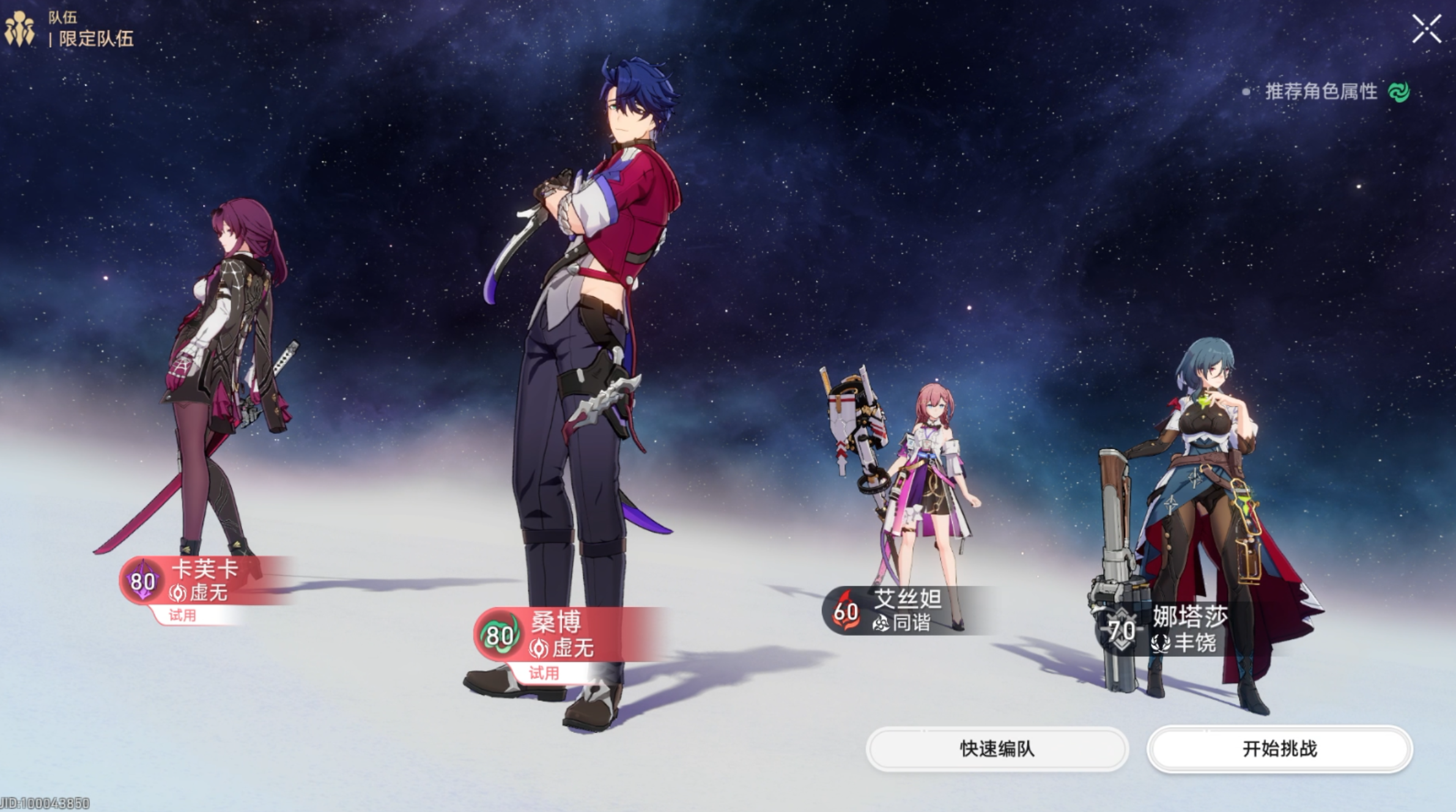Select 艾丝妲 level 60 character card
The height and width of the screenshot is (812, 1456).
tap(905, 610)
